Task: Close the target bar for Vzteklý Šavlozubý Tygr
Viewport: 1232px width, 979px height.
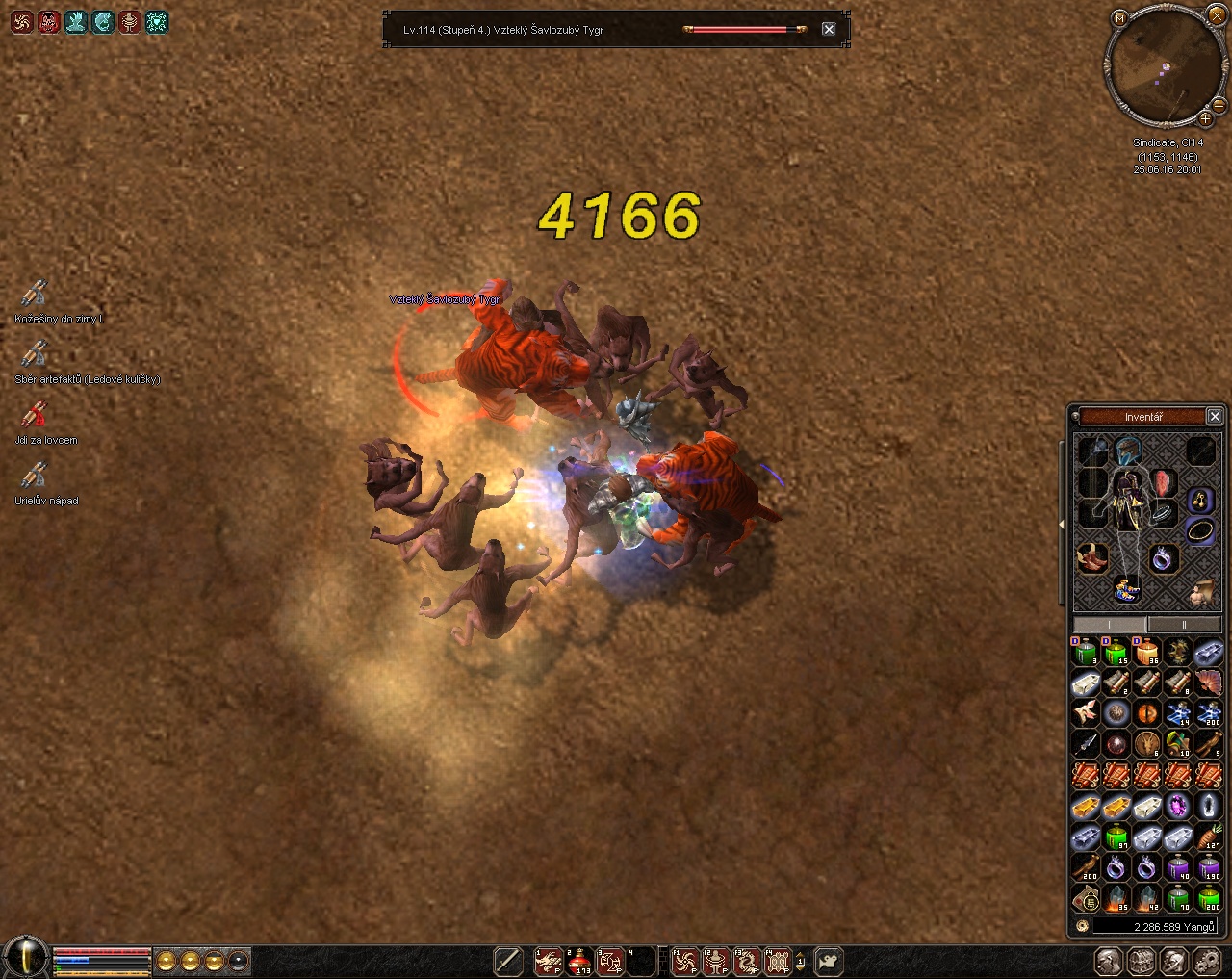Action: click(x=829, y=30)
